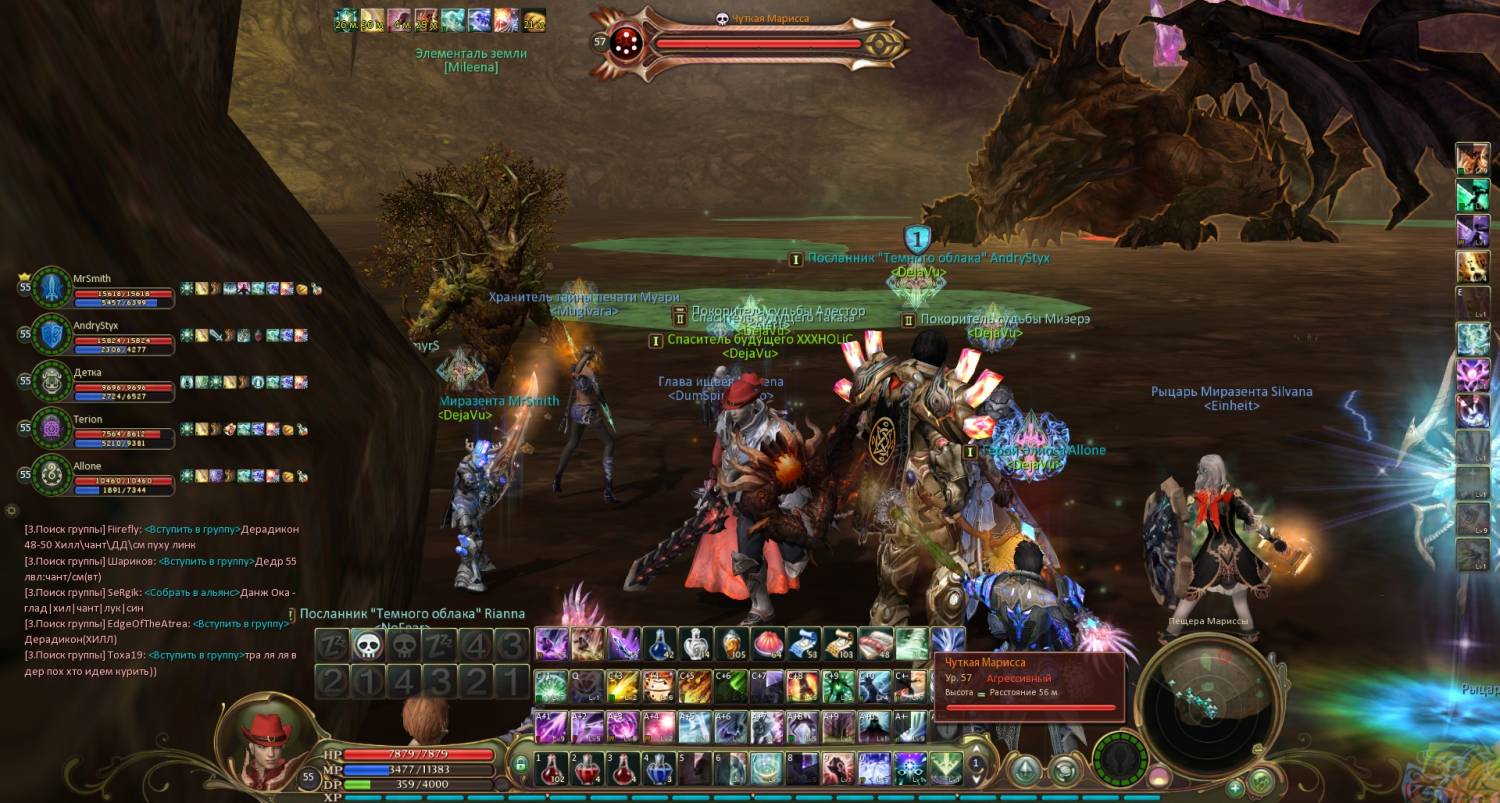Activate the white skull target mark
The image size is (1500, 803).
point(367,645)
